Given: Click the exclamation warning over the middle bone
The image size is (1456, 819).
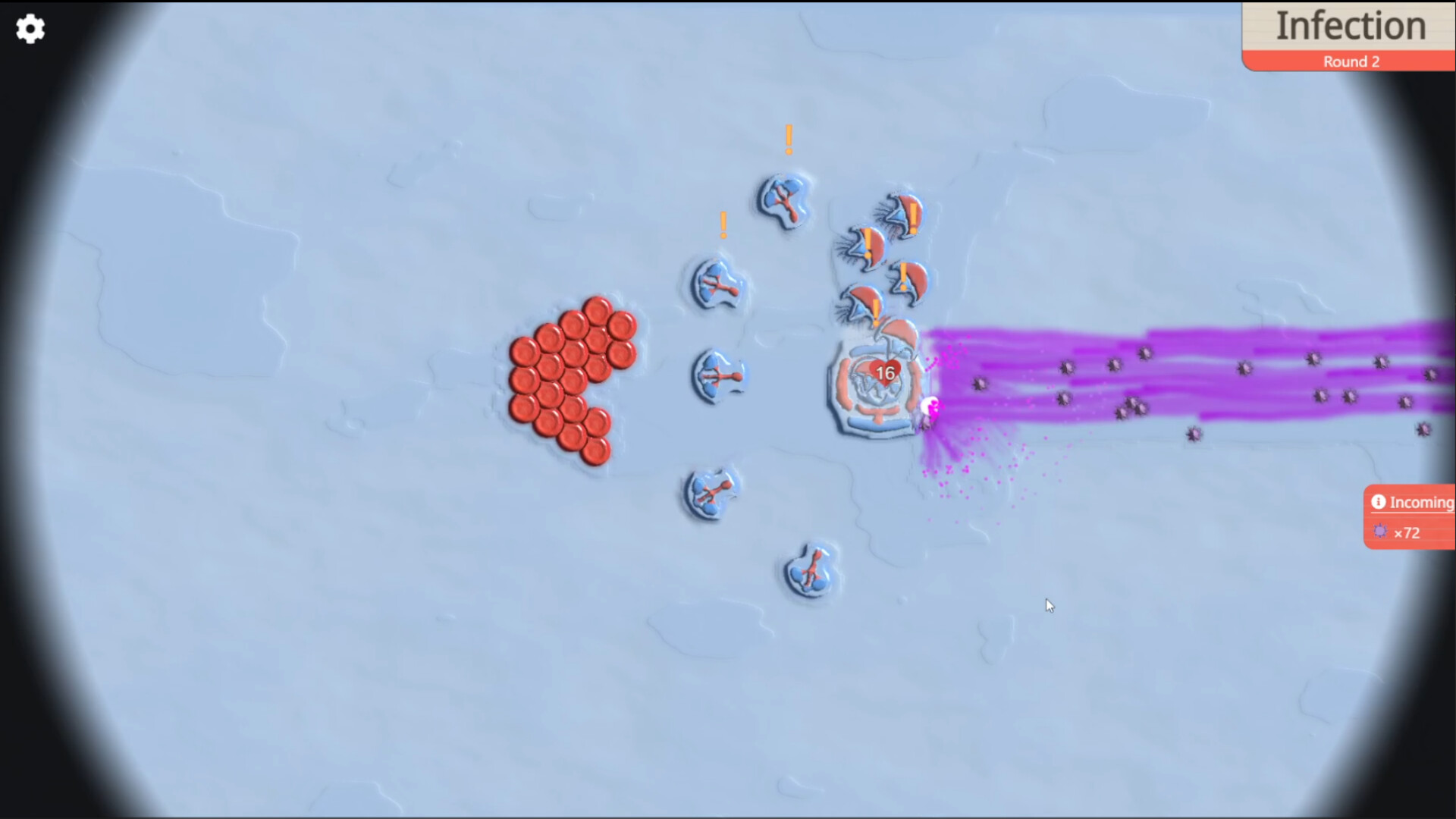Looking at the screenshot, I should click(x=723, y=224).
